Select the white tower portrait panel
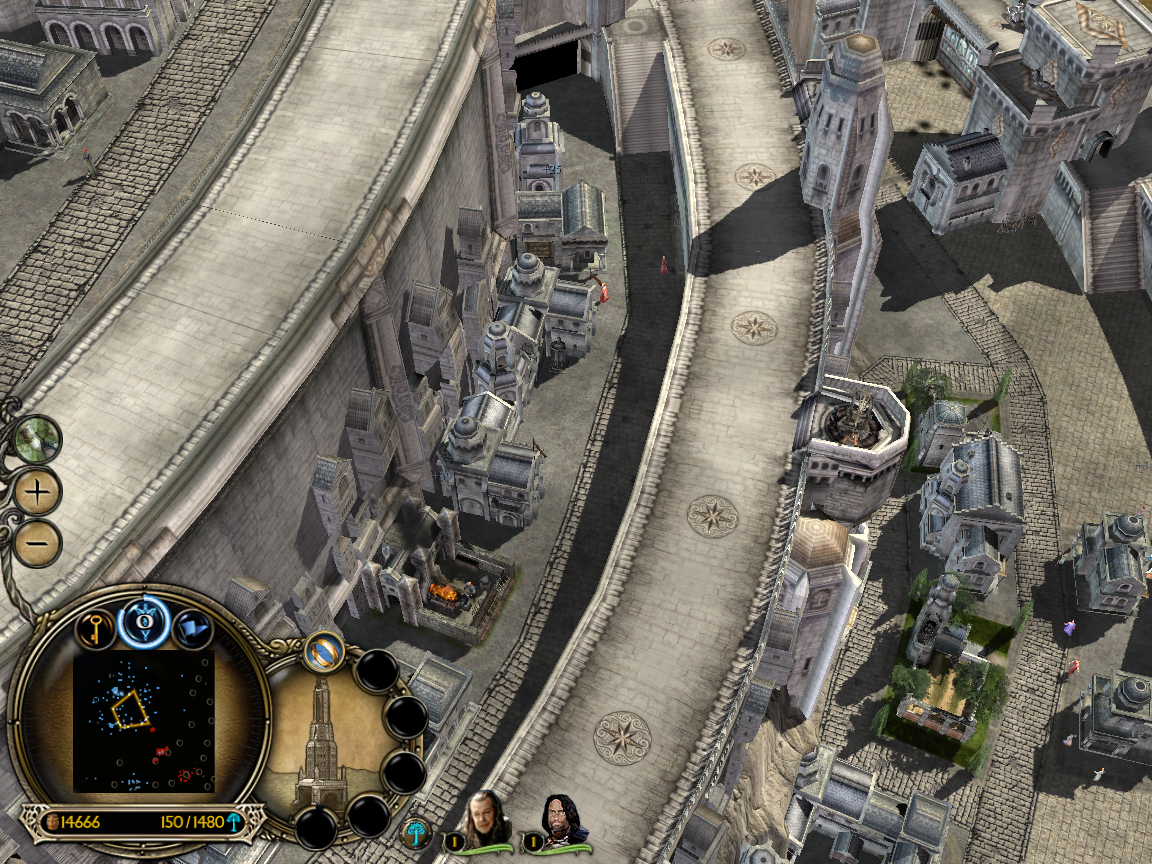This screenshot has width=1152, height=864. tap(320, 738)
